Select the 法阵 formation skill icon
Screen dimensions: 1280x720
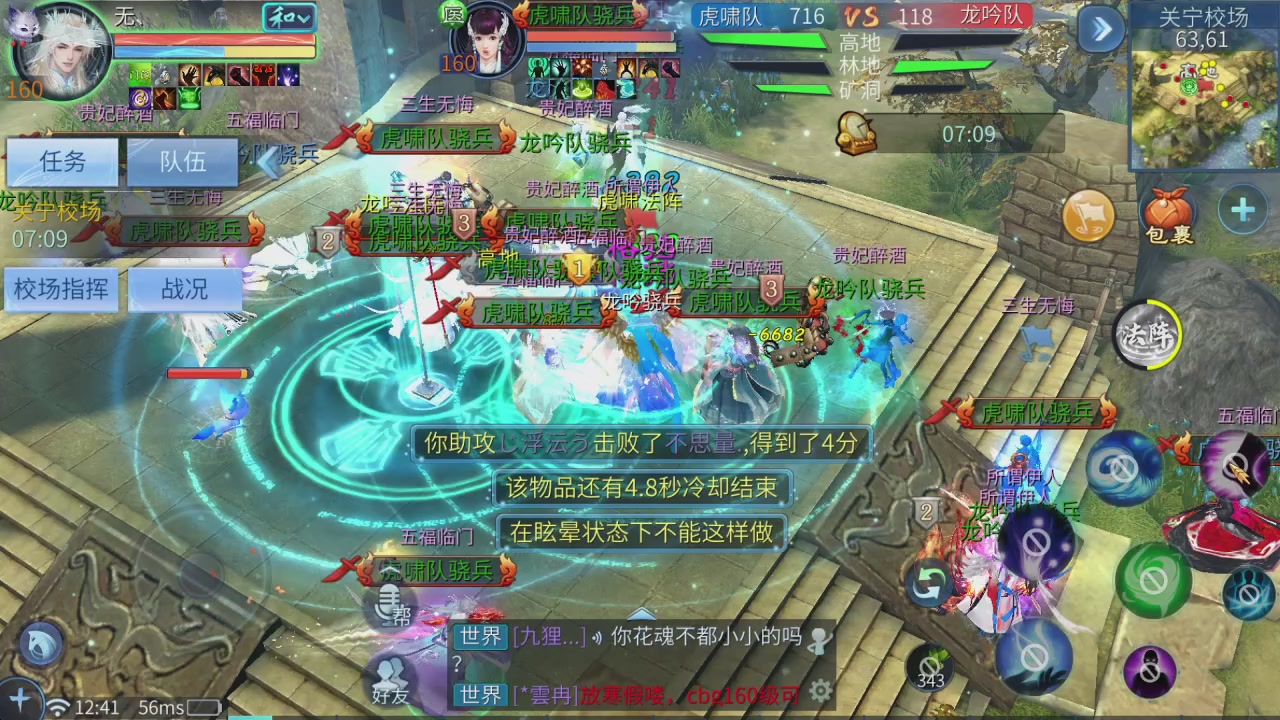[x=1146, y=336]
